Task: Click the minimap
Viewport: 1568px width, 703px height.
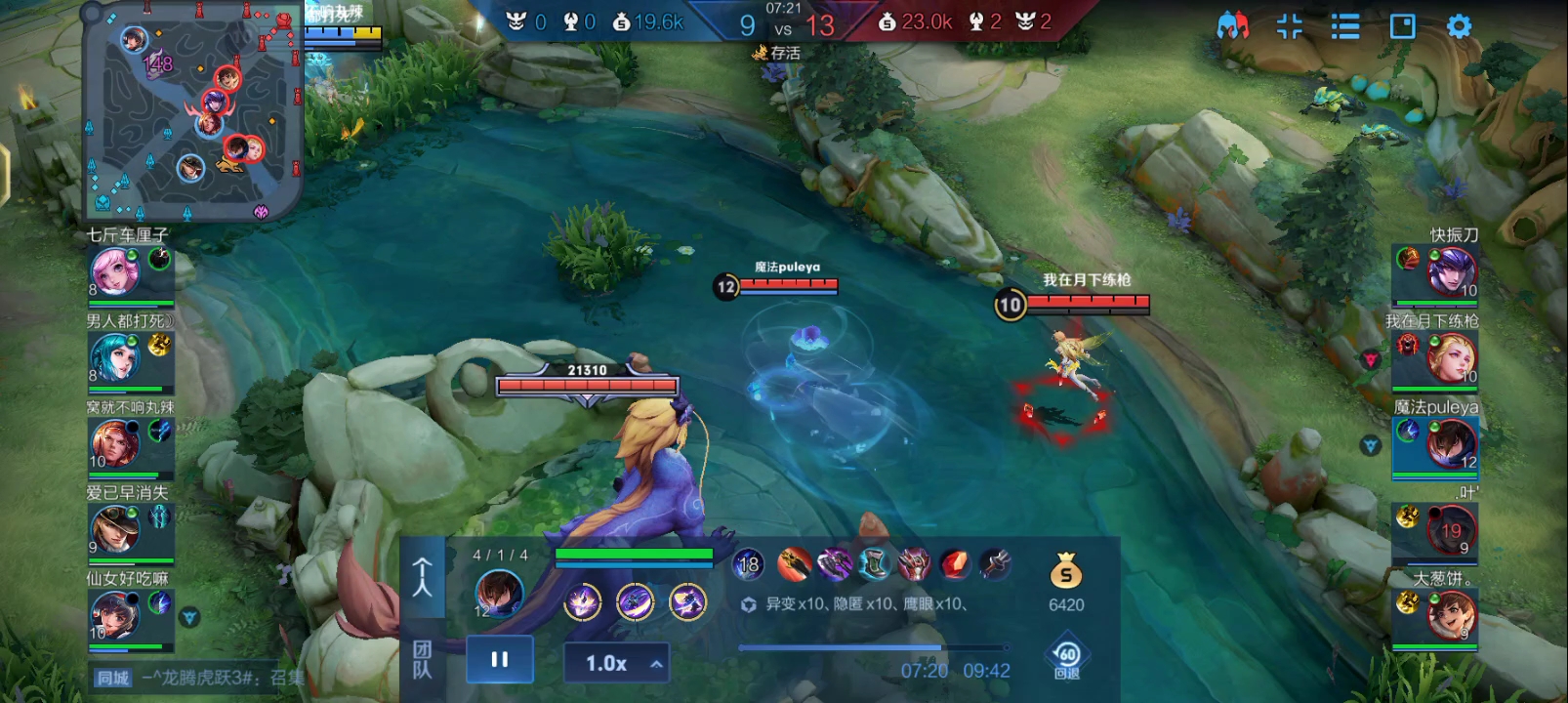Action: pyautogui.click(x=192, y=109)
